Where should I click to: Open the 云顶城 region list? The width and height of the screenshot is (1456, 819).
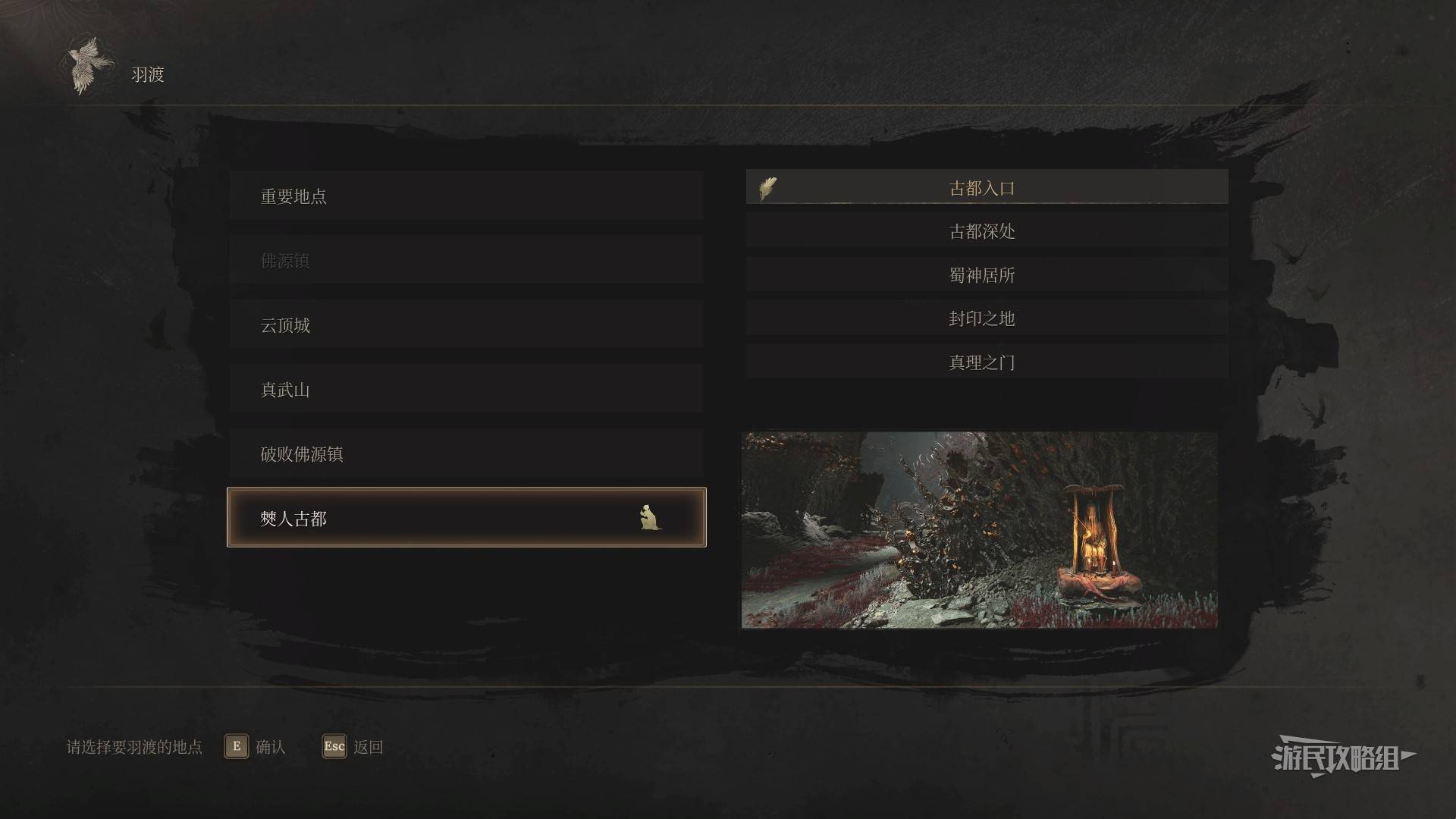click(x=466, y=325)
